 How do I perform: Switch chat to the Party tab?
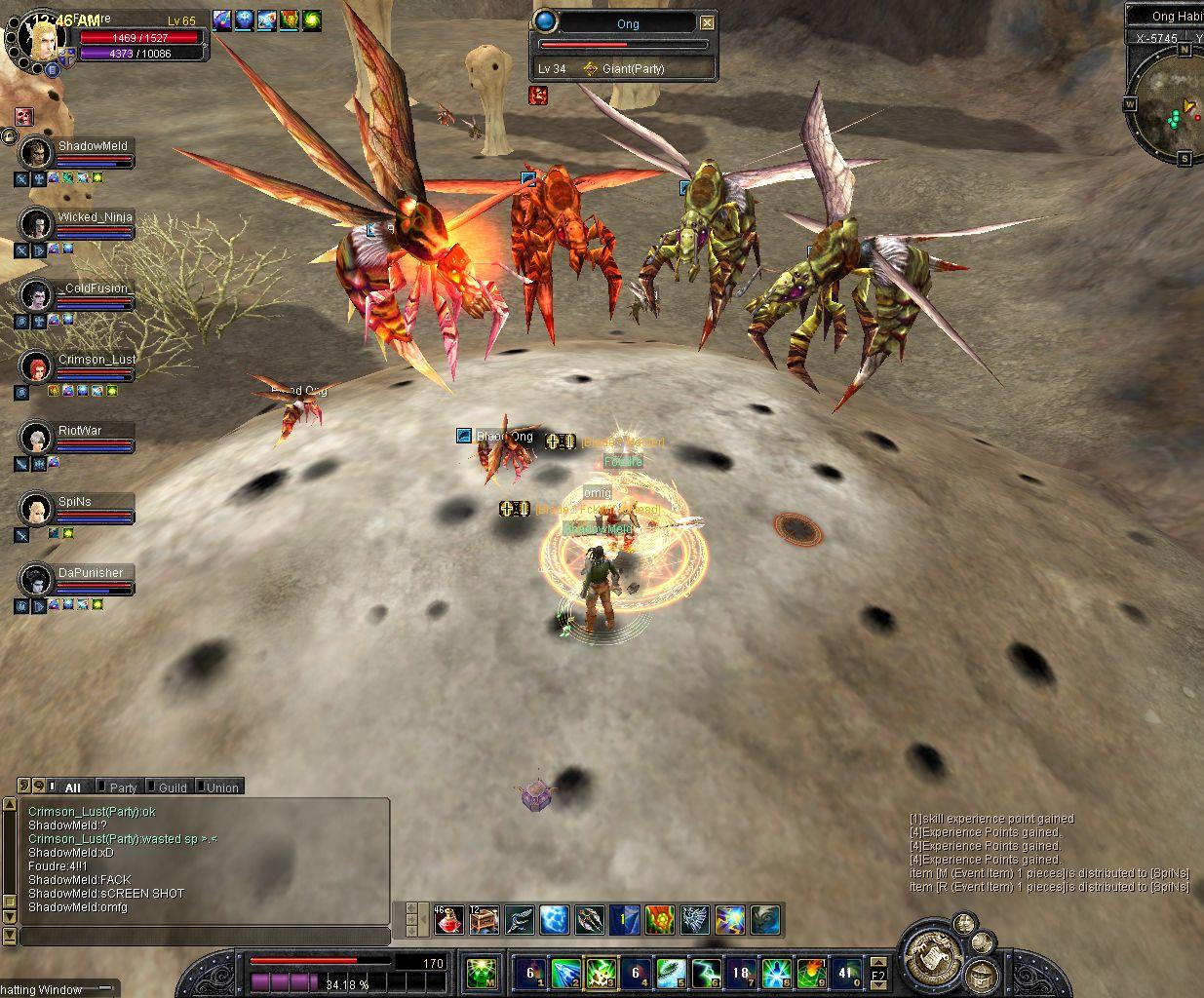[x=122, y=787]
